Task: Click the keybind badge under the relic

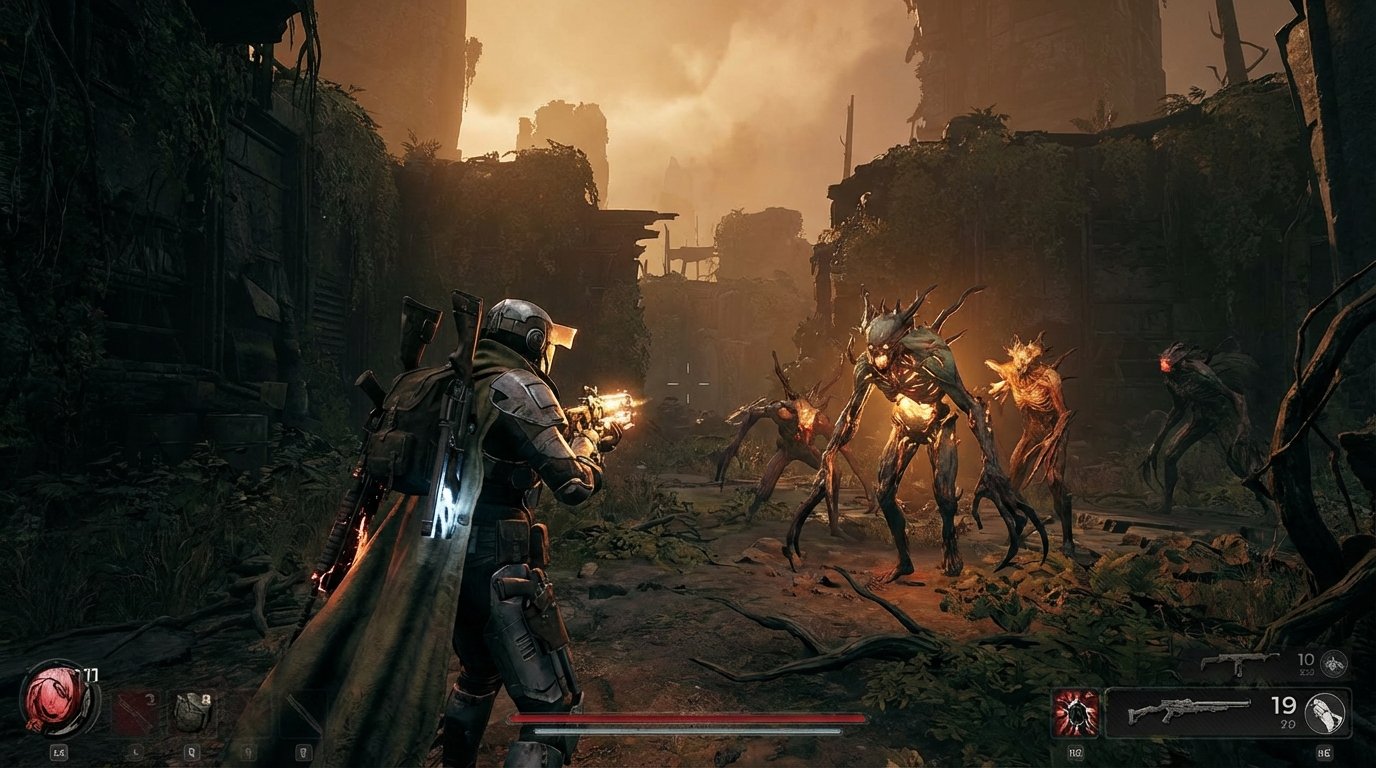Action: pyautogui.click(x=58, y=752)
